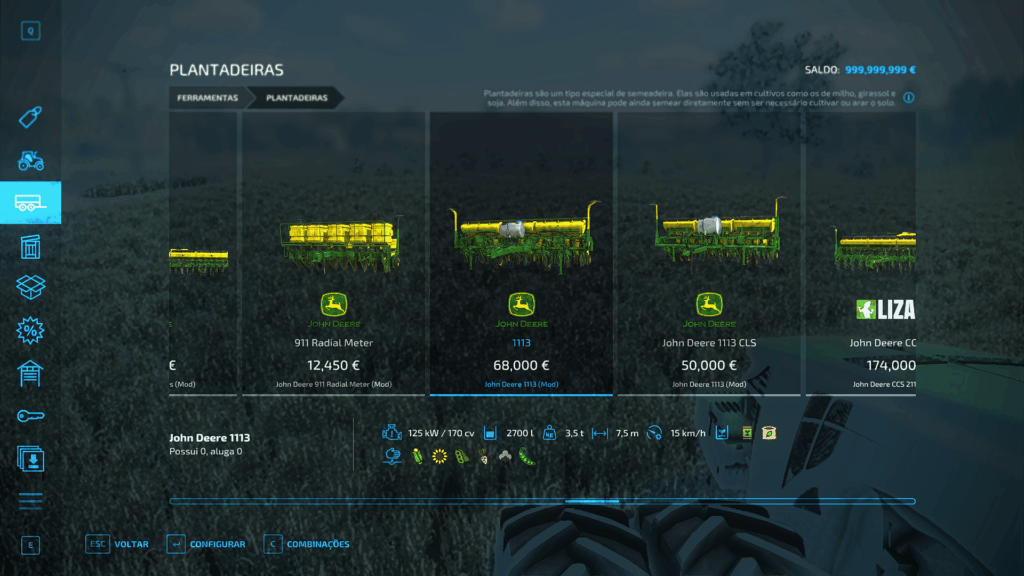
Task: Open the key leasing category
Action: tap(30, 415)
